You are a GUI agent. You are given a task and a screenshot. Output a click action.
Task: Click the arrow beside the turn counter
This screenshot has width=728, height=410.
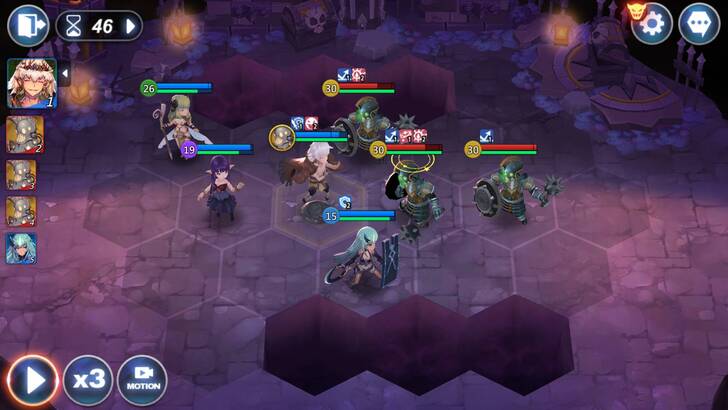click(x=131, y=26)
